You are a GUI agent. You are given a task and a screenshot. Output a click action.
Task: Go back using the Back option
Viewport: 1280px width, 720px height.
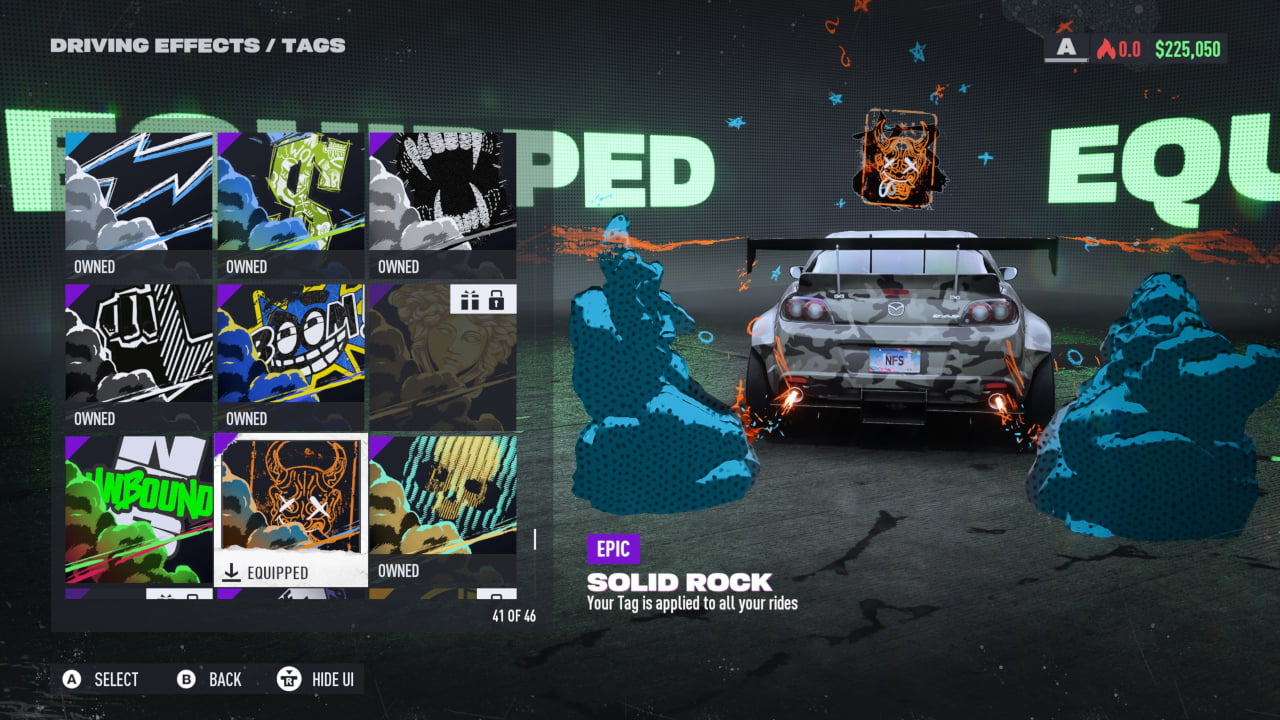(x=210, y=680)
